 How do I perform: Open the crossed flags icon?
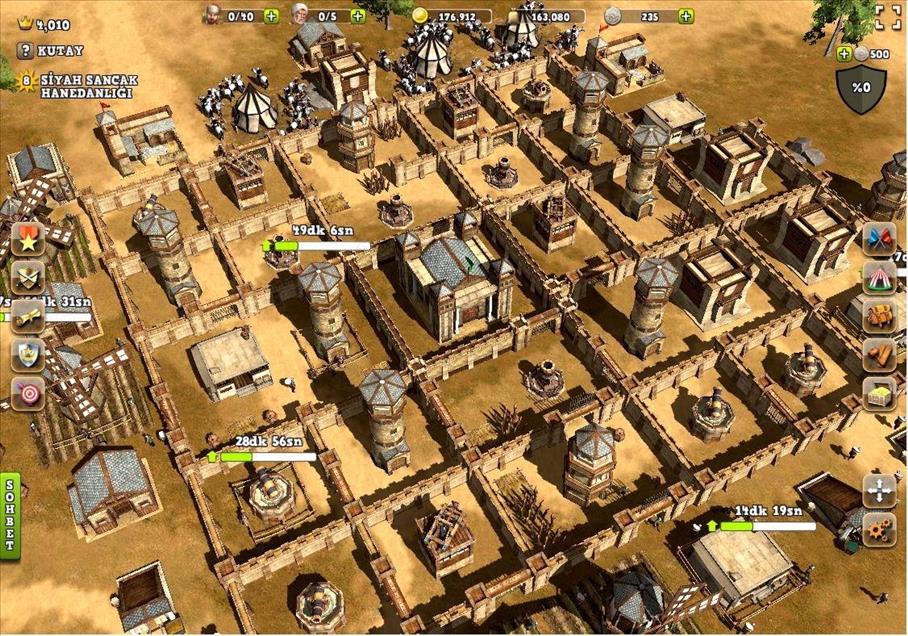point(879,239)
